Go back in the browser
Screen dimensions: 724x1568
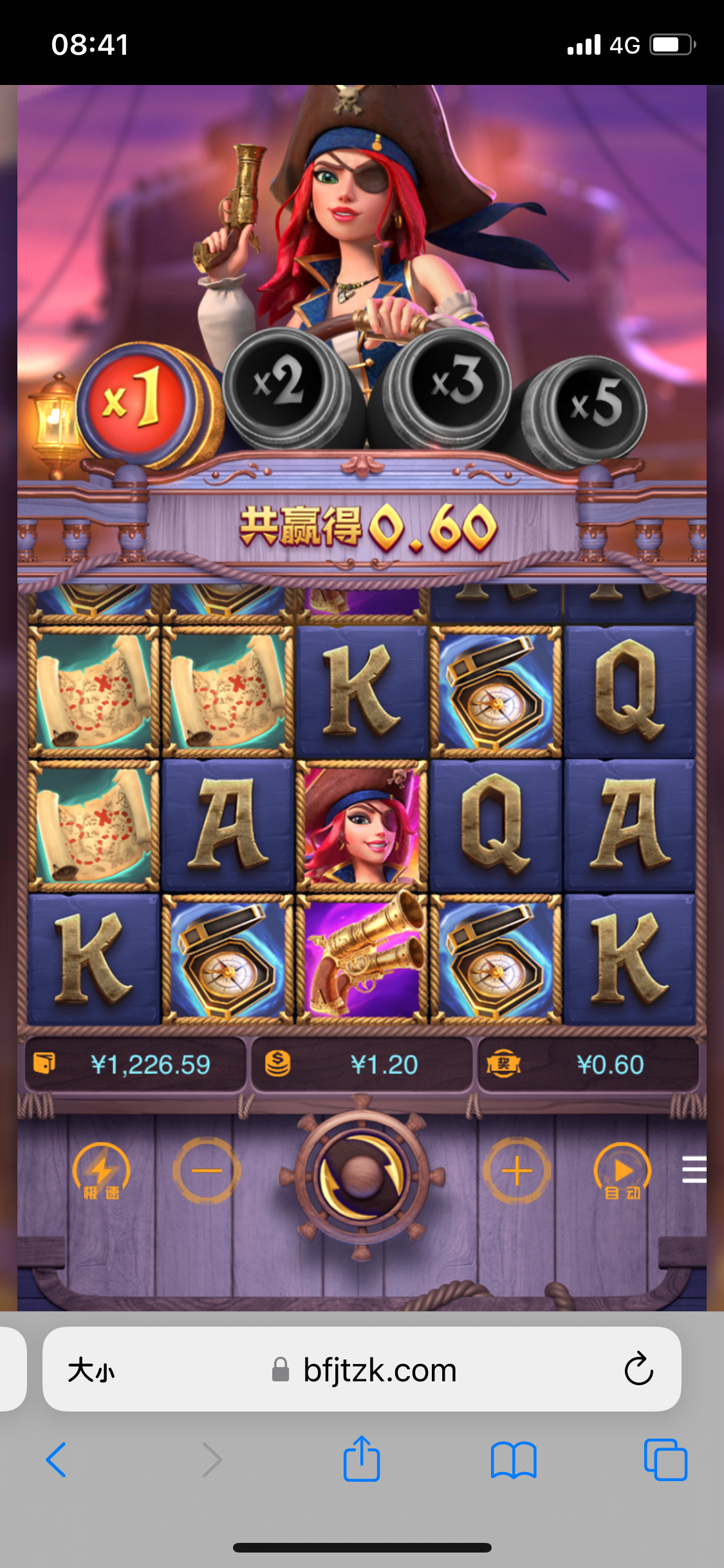tap(57, 1459)
